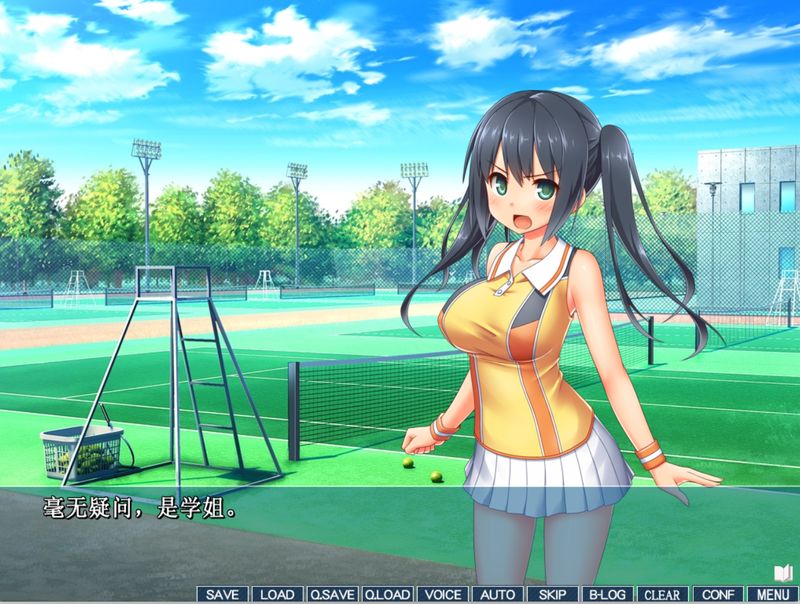The width and height of the screenshot is (800, 604).
Task: Open the LOAD menu
Action: click(x=277, y=594)
